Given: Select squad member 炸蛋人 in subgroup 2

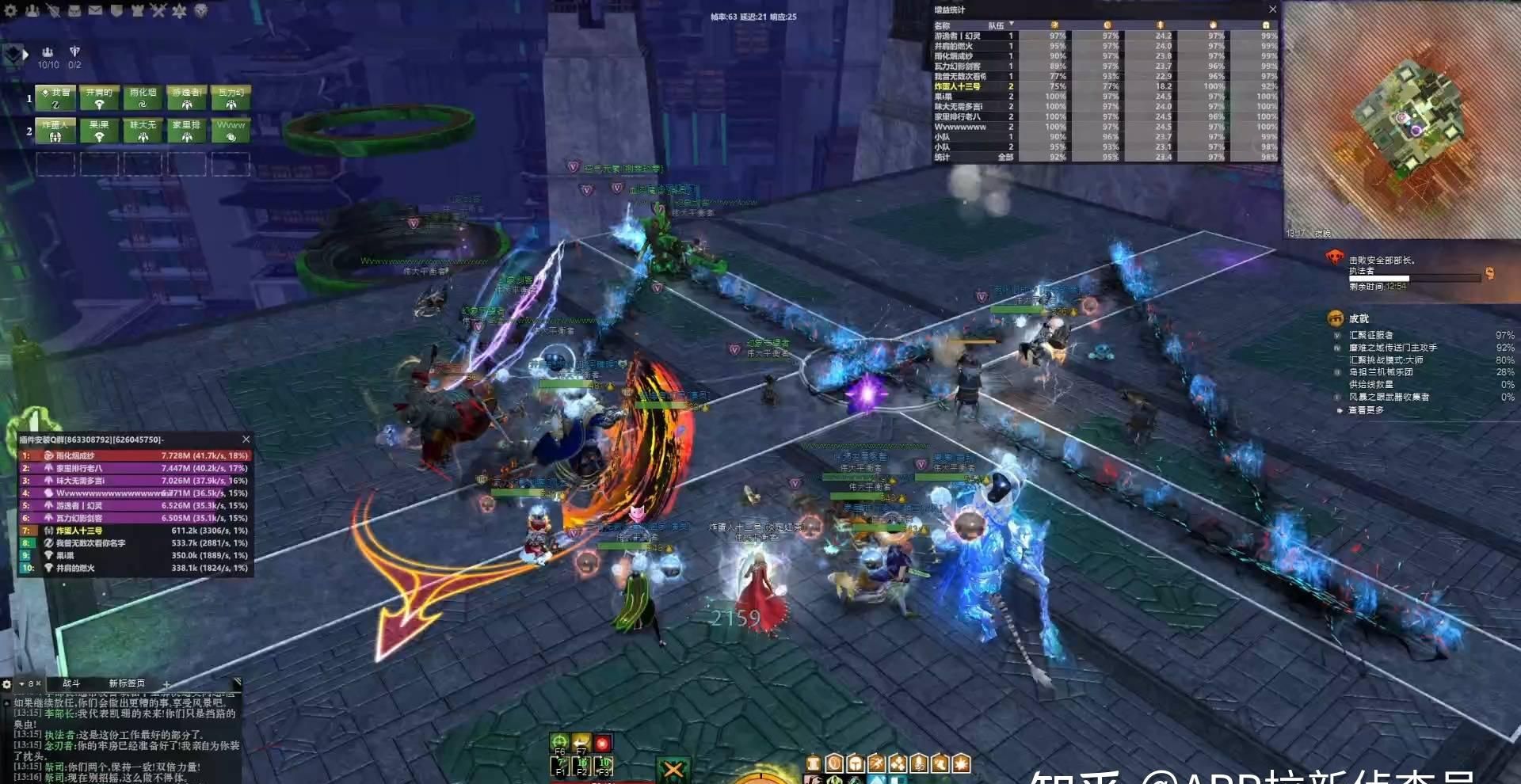Looking at the screenshot, I should click(55, 130).
